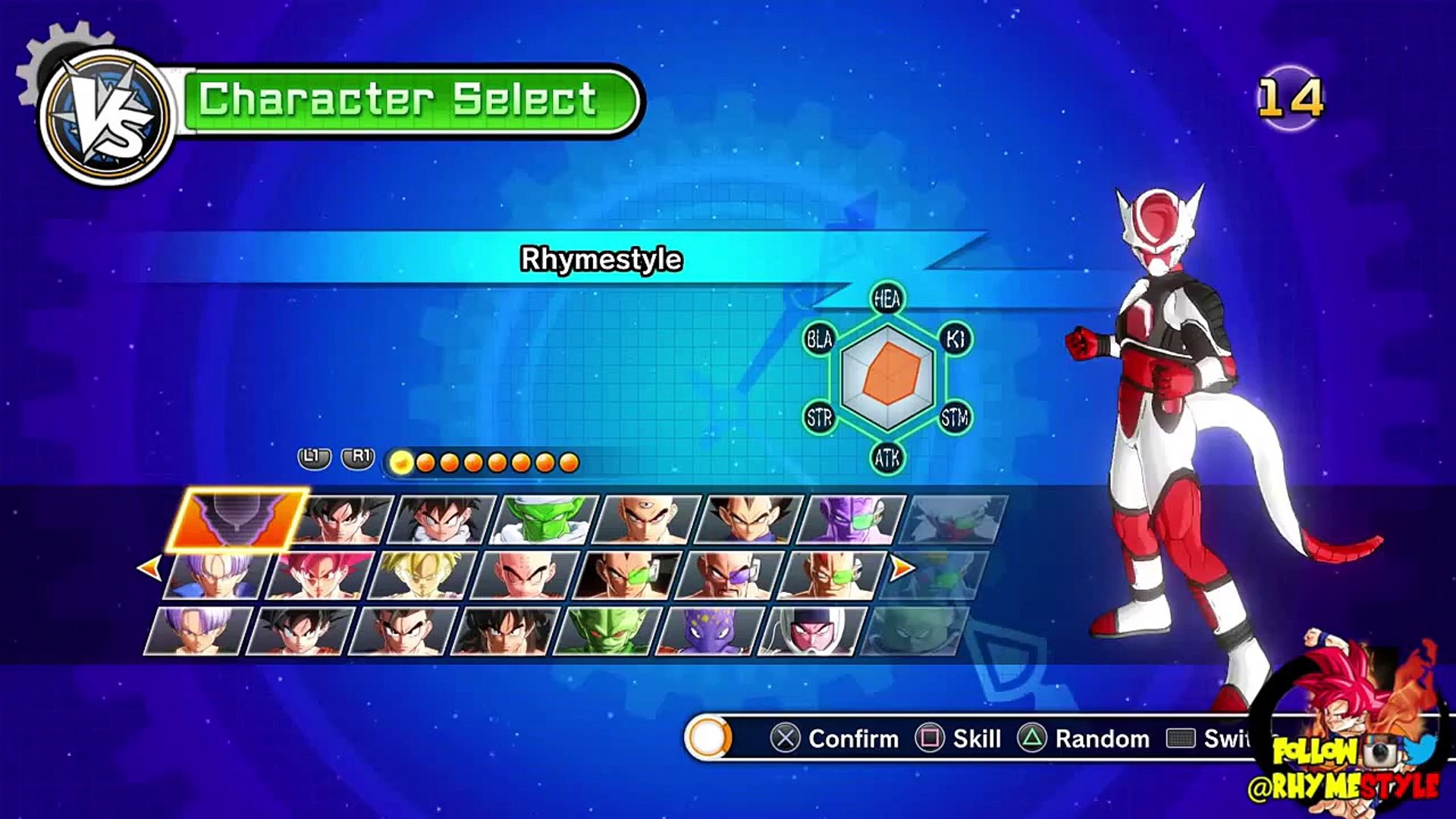Screen dimensions: 1456x819
Task: Choose Captain Ginyu with green scouter
Action: pyautogui.click(x=852, y=520)
